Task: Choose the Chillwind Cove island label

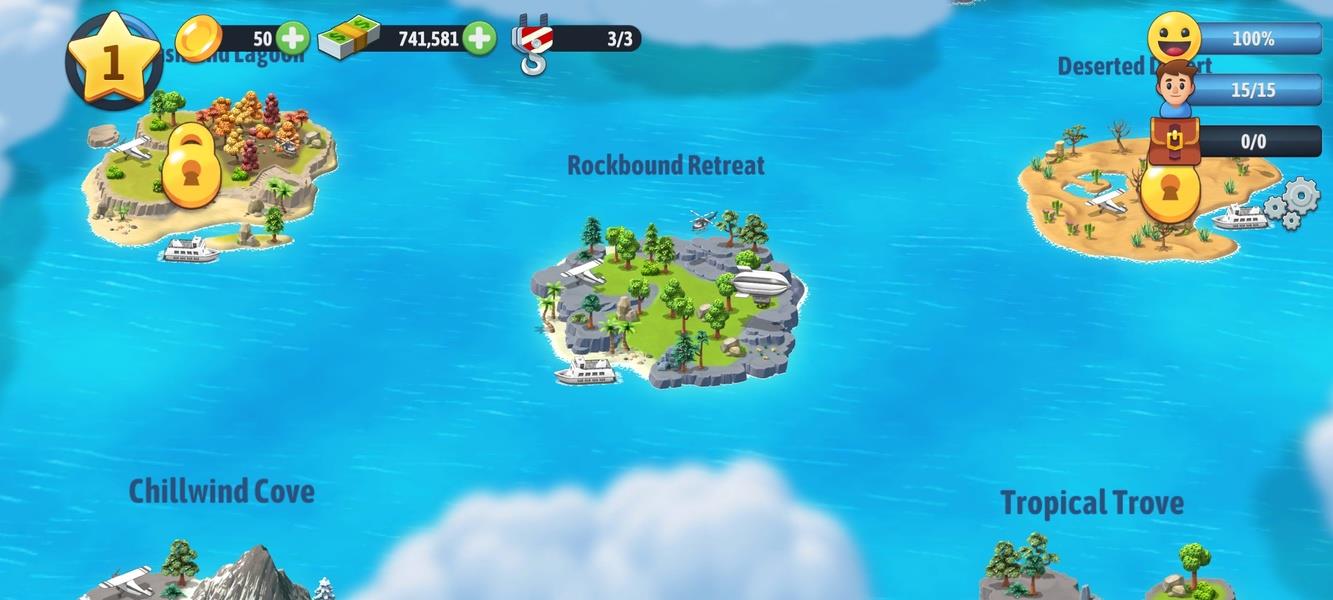Action: click(222, 491)
